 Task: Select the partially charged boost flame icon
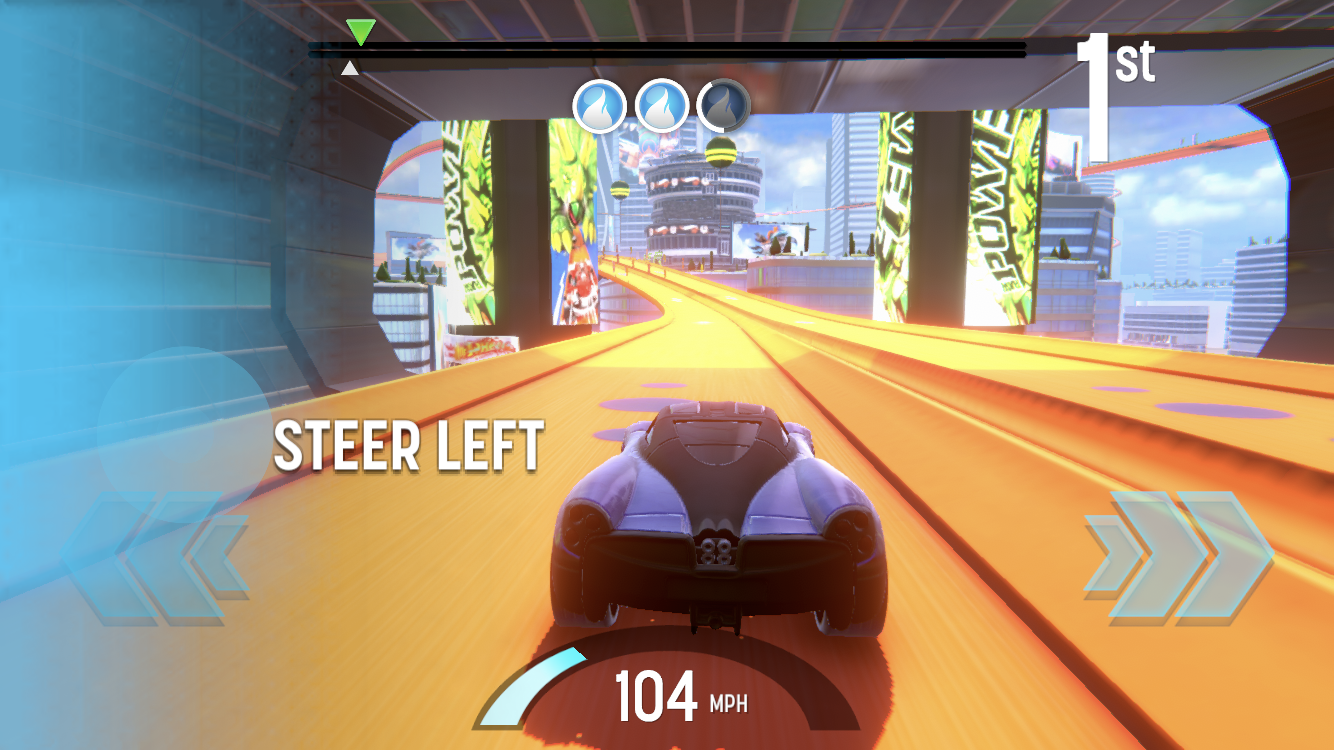pos(724,105)
